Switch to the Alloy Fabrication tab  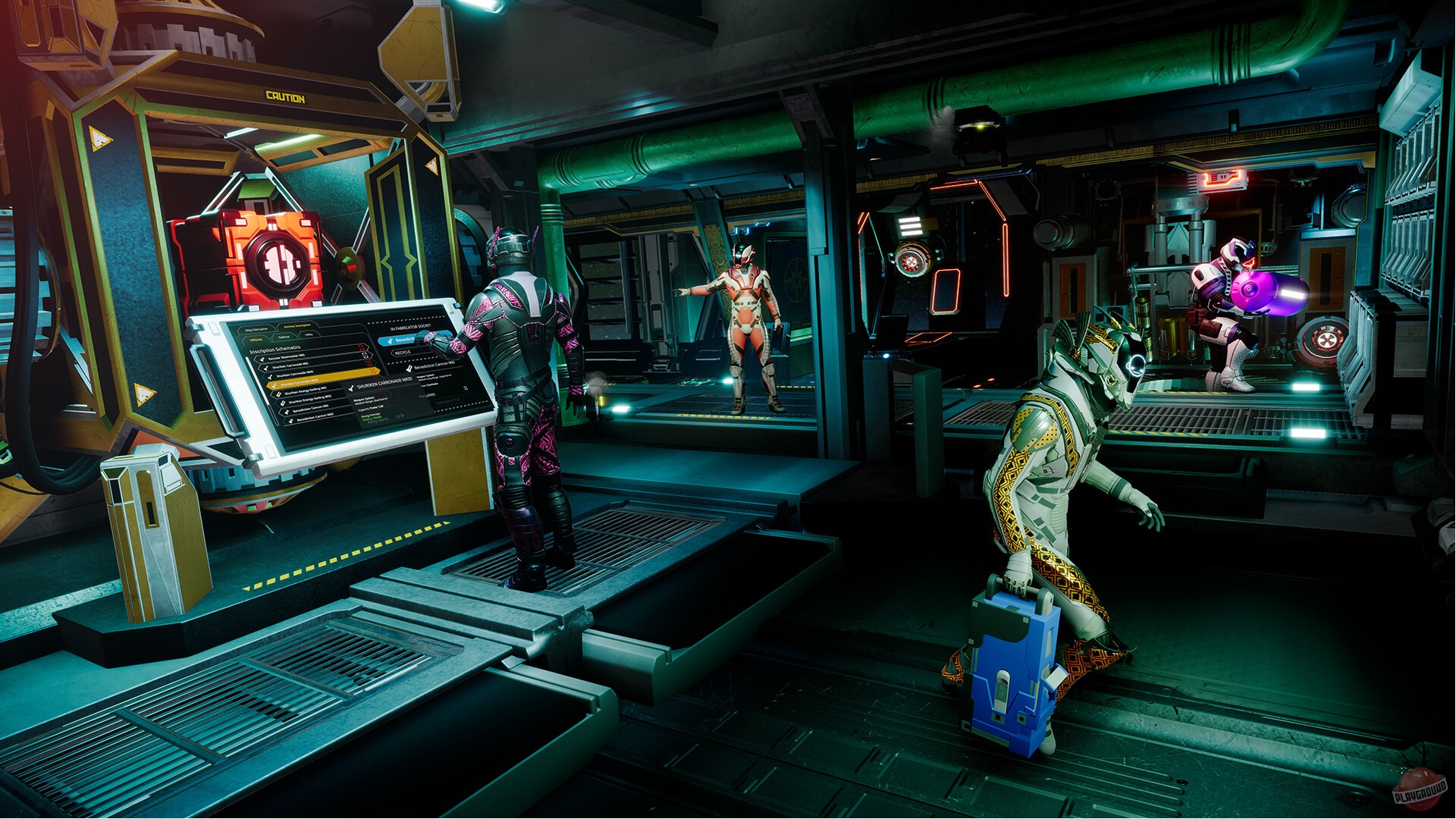257,328
